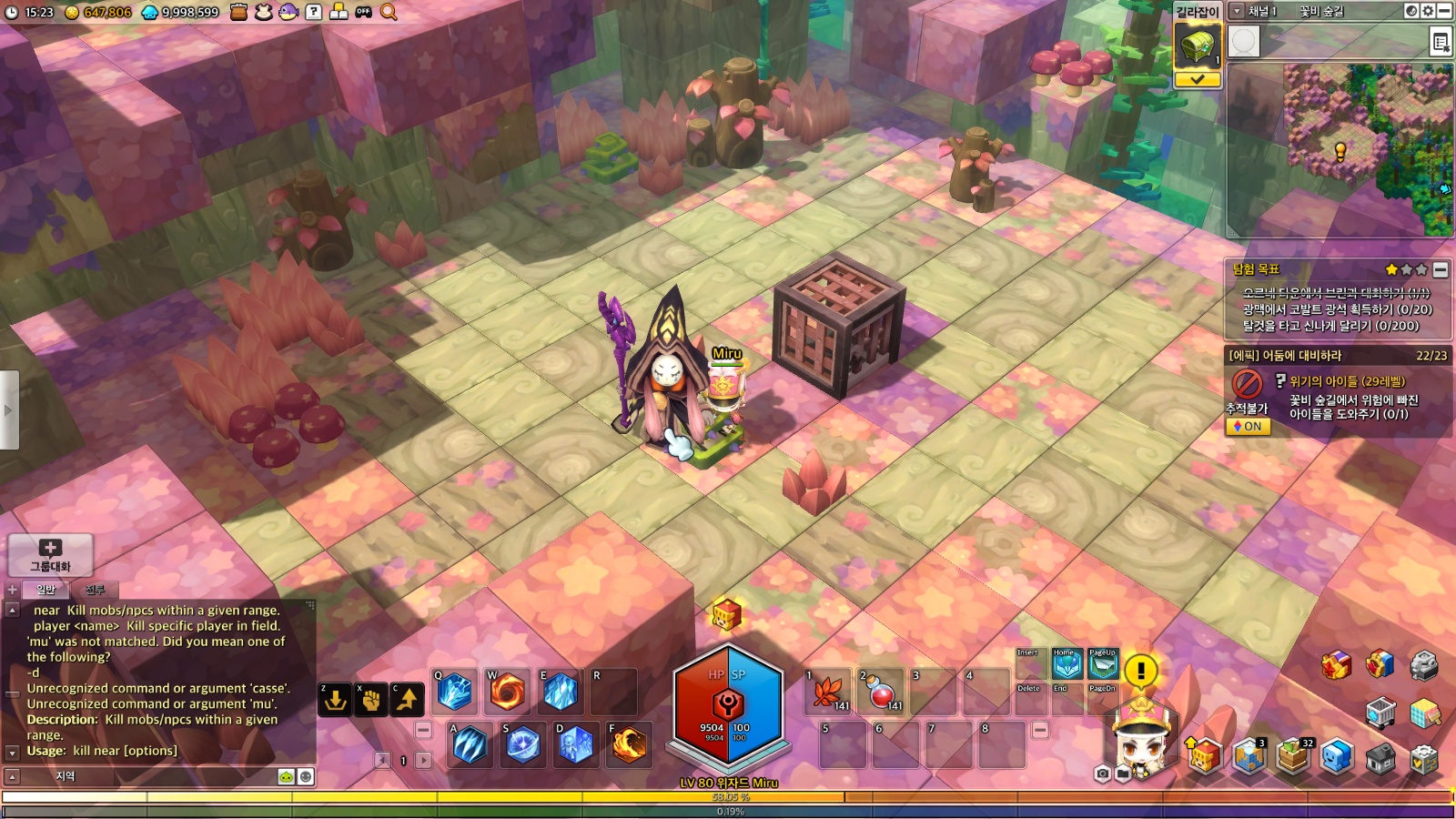Expand the arrow panel on the left screen edge
The height and width of the screenshot is (819, 1456).
click(9, 408)
